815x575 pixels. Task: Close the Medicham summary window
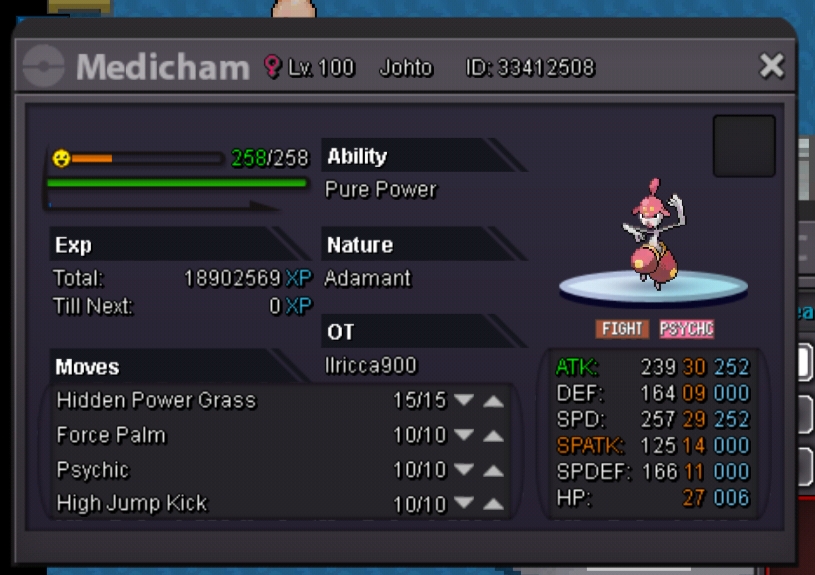[771, 67]
